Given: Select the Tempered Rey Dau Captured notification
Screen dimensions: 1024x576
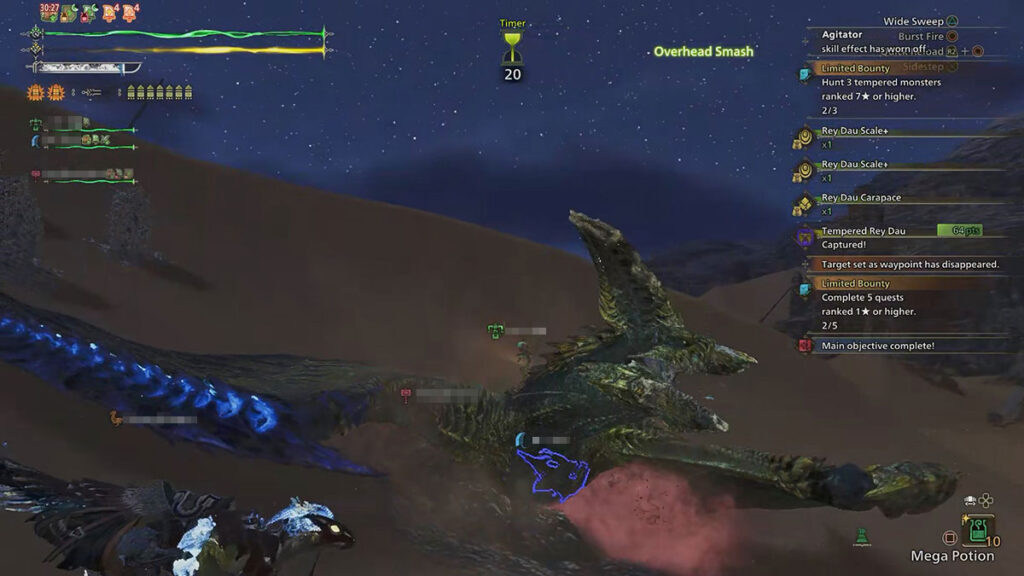Looking at the screenshot, I should coord(864,238).
